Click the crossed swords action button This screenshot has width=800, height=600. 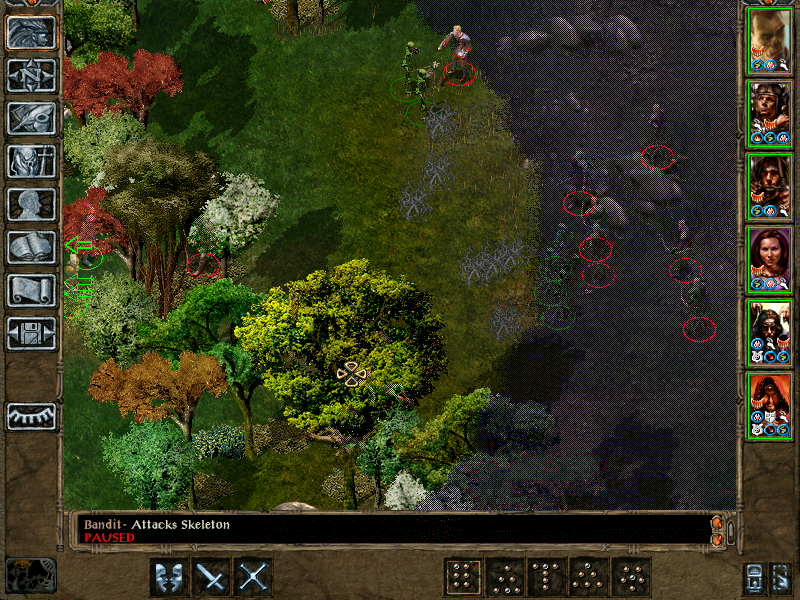click(254, 576)
